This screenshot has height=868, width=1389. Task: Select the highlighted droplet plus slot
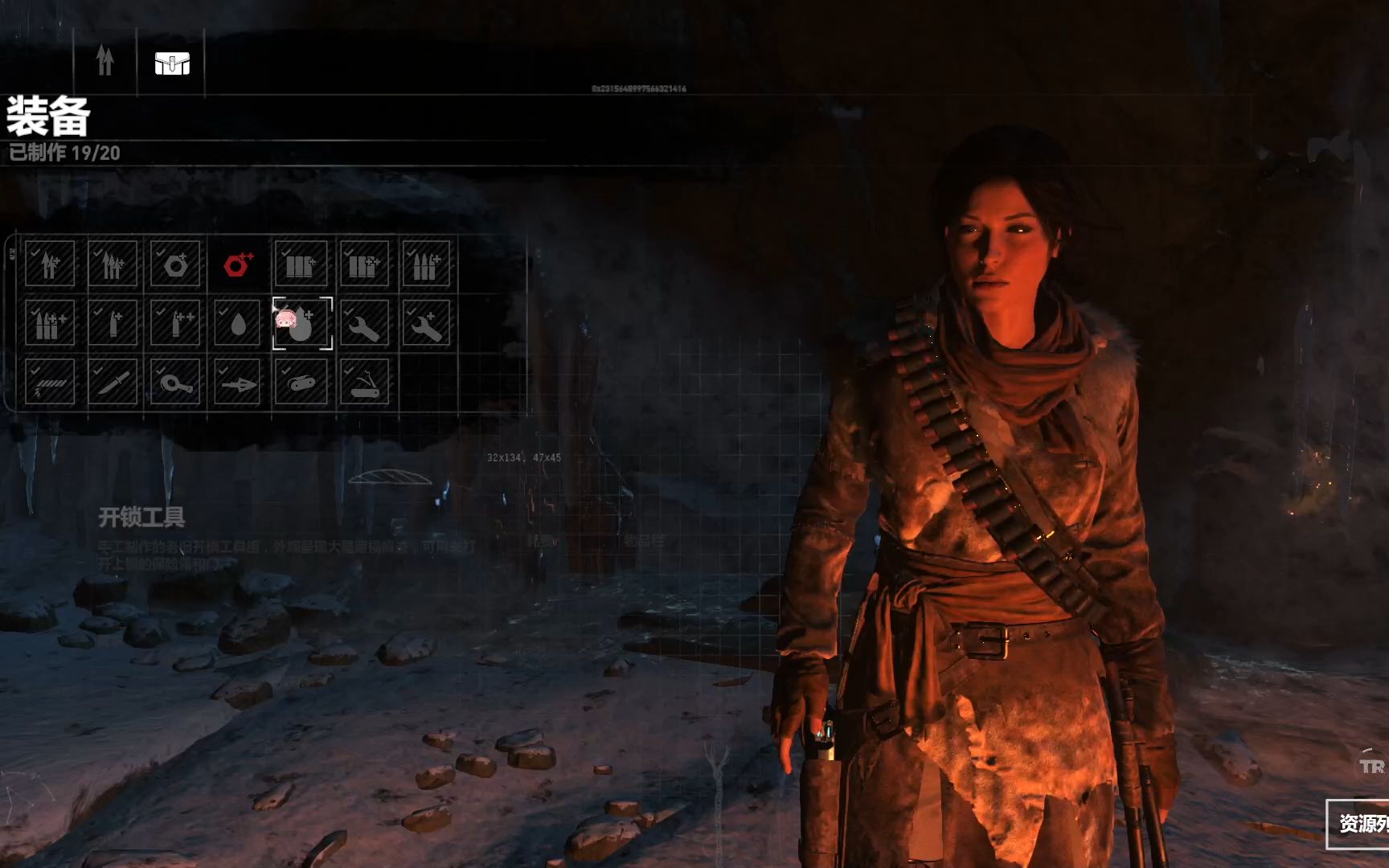point(301,323)
